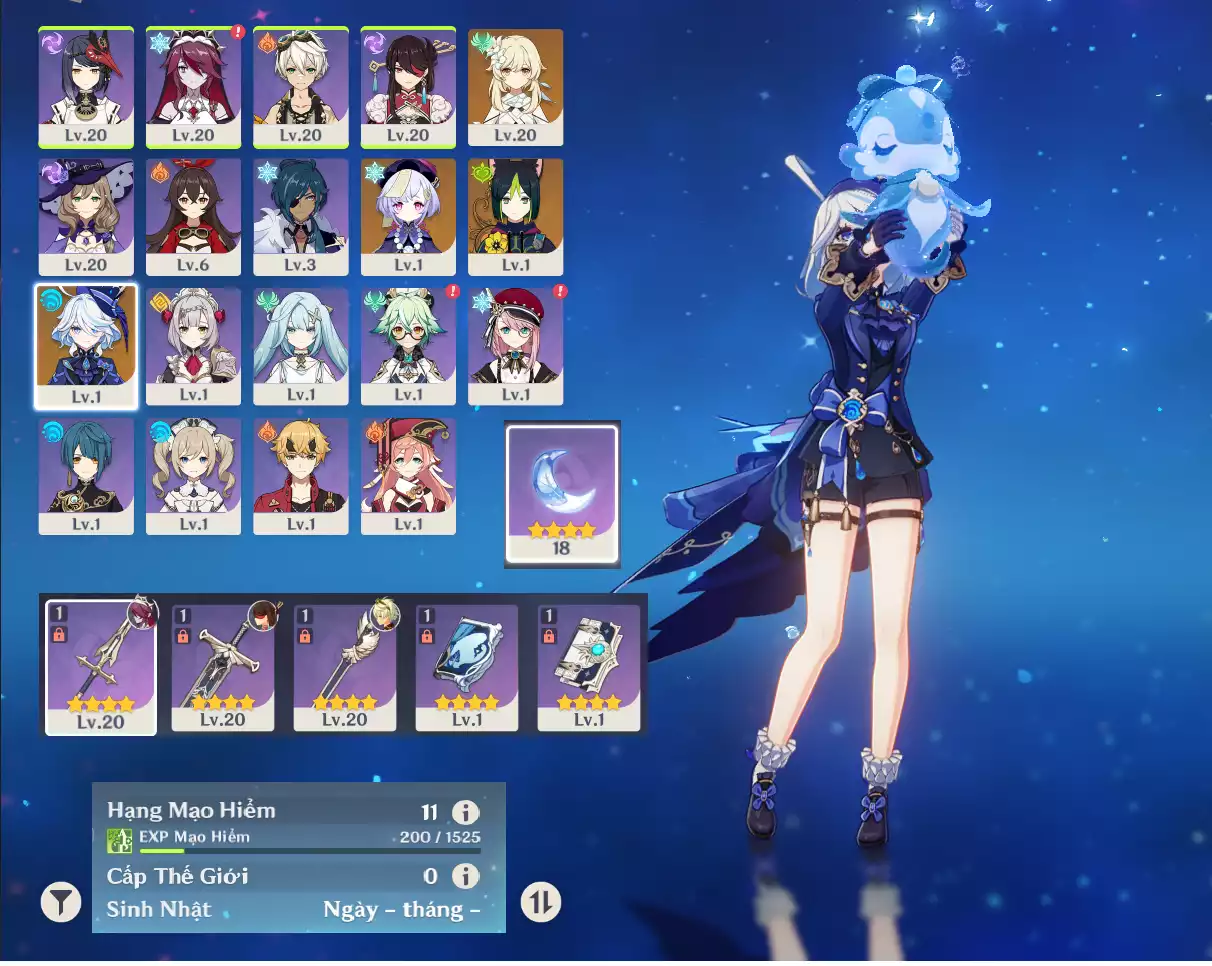The width and height of the screenshot is (1212, 966).
Task: Pick the Lisa card with the witch hat
Action: click(86, 216)
